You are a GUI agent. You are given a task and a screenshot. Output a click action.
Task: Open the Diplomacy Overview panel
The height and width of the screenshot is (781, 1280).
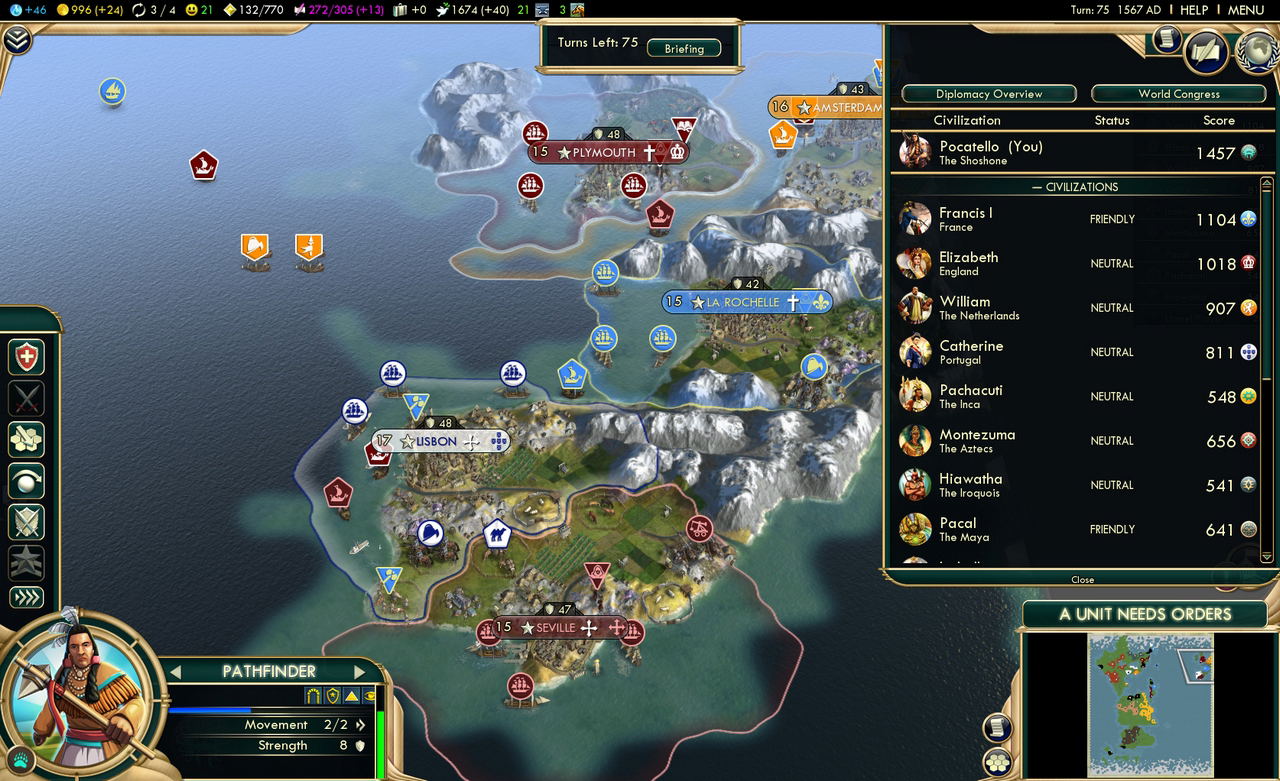coord(988,94)
